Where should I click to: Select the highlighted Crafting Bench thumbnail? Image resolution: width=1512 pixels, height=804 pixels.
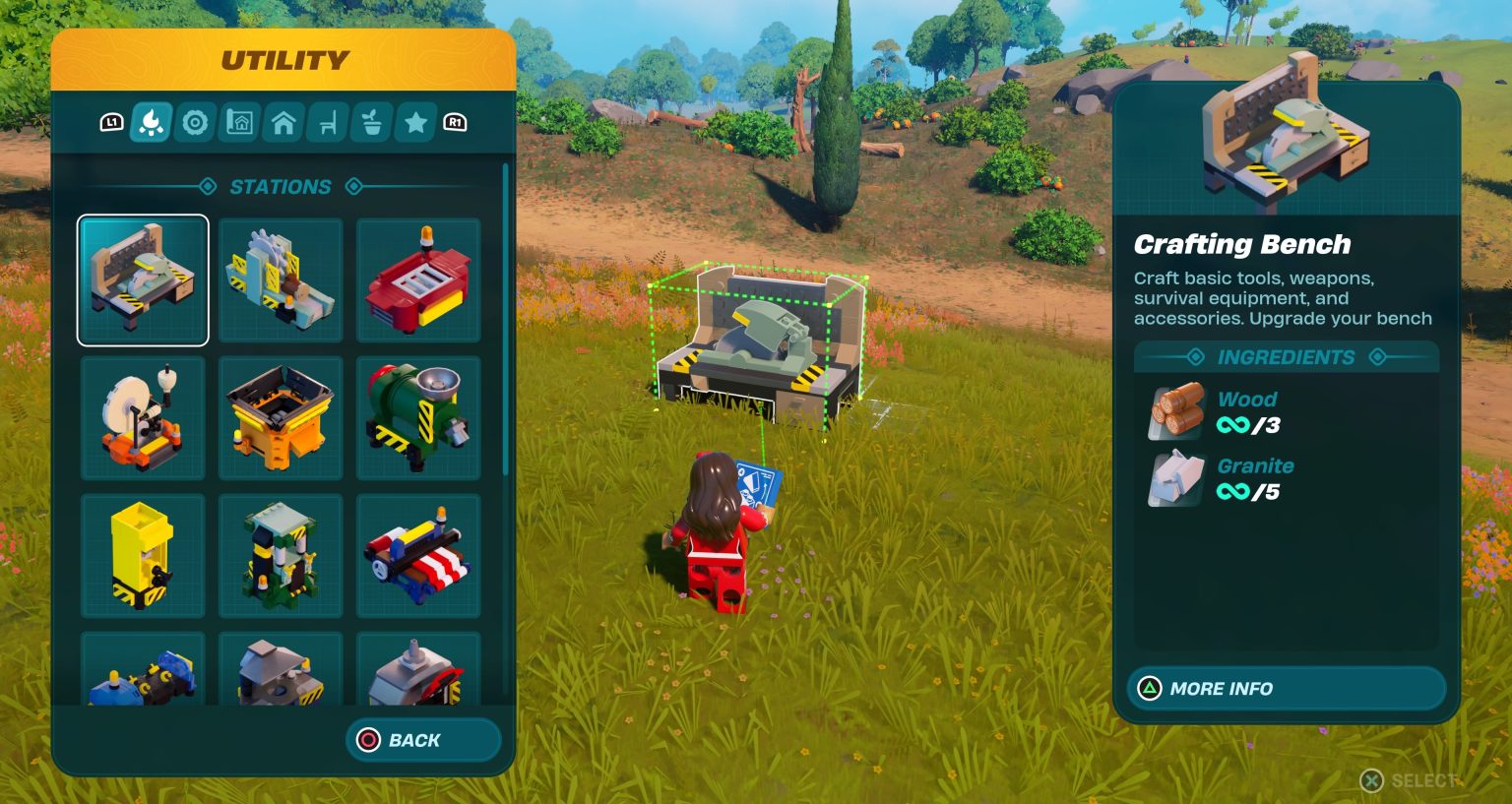click(143, 279)
